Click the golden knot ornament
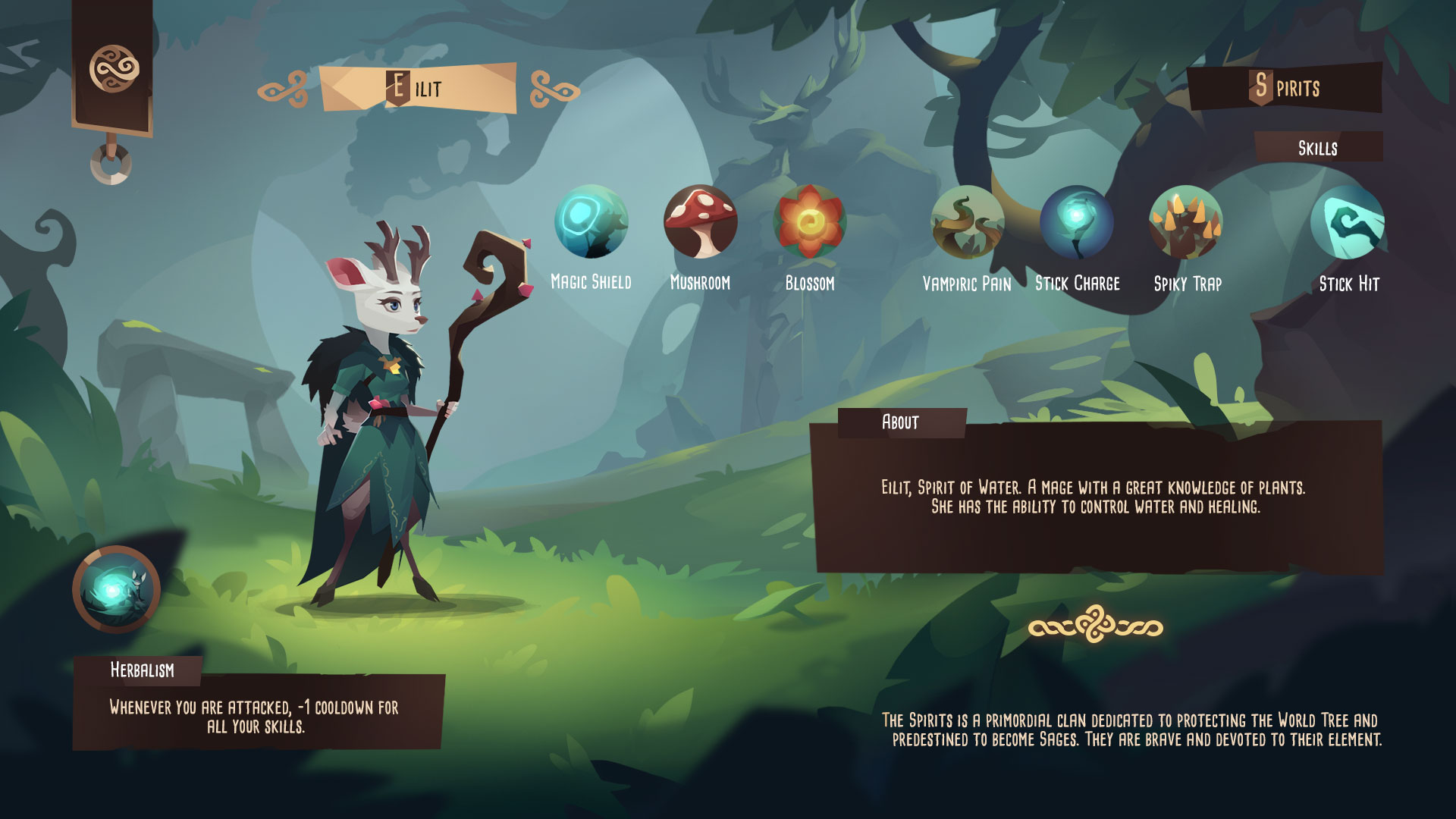Viewport: 1456px width, 819px height. pyautogui.click(x=1095, y=626)
